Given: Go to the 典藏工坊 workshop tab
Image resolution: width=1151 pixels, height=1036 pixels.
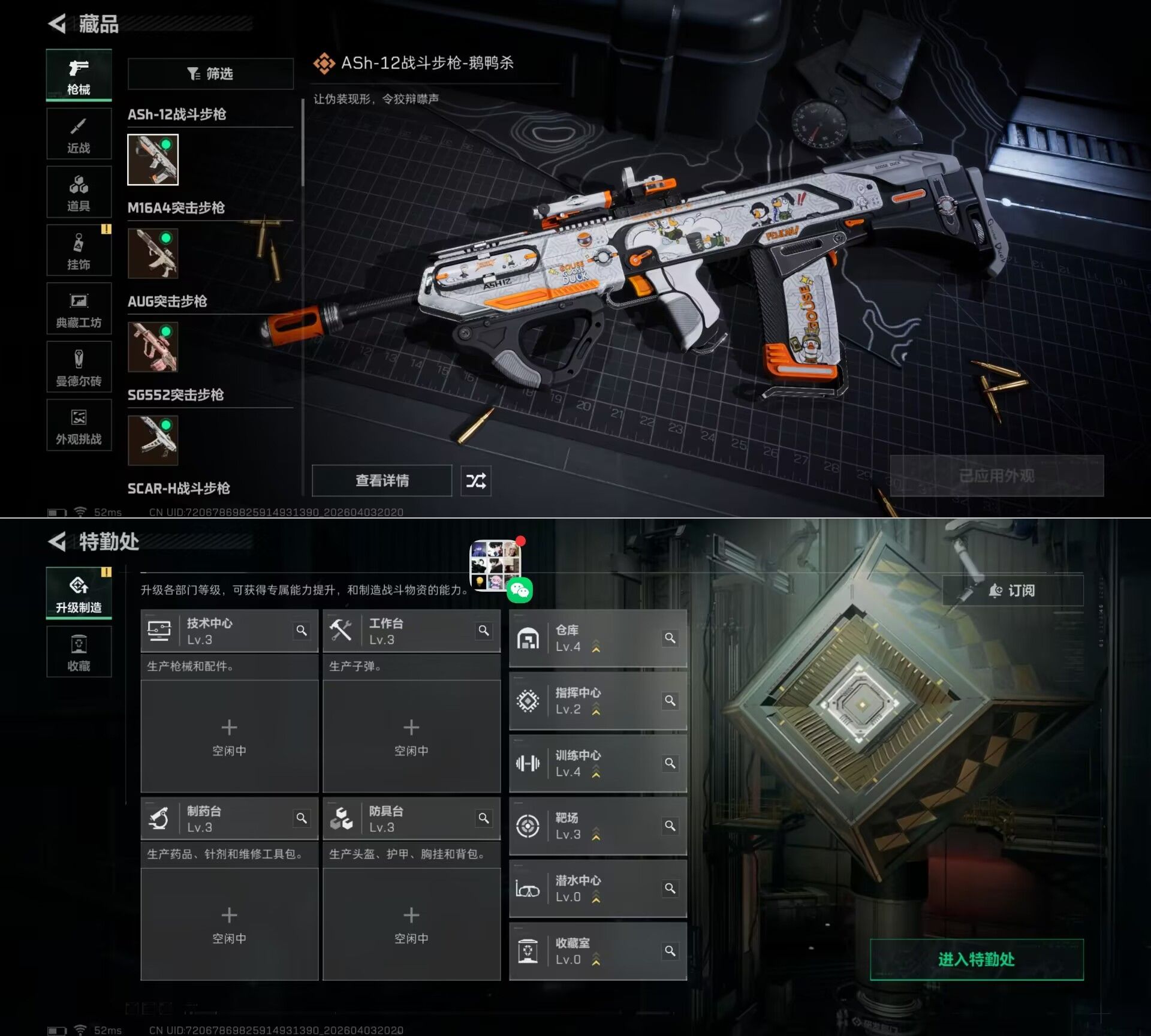Looking at the screenshot, I should click(79, 308).
